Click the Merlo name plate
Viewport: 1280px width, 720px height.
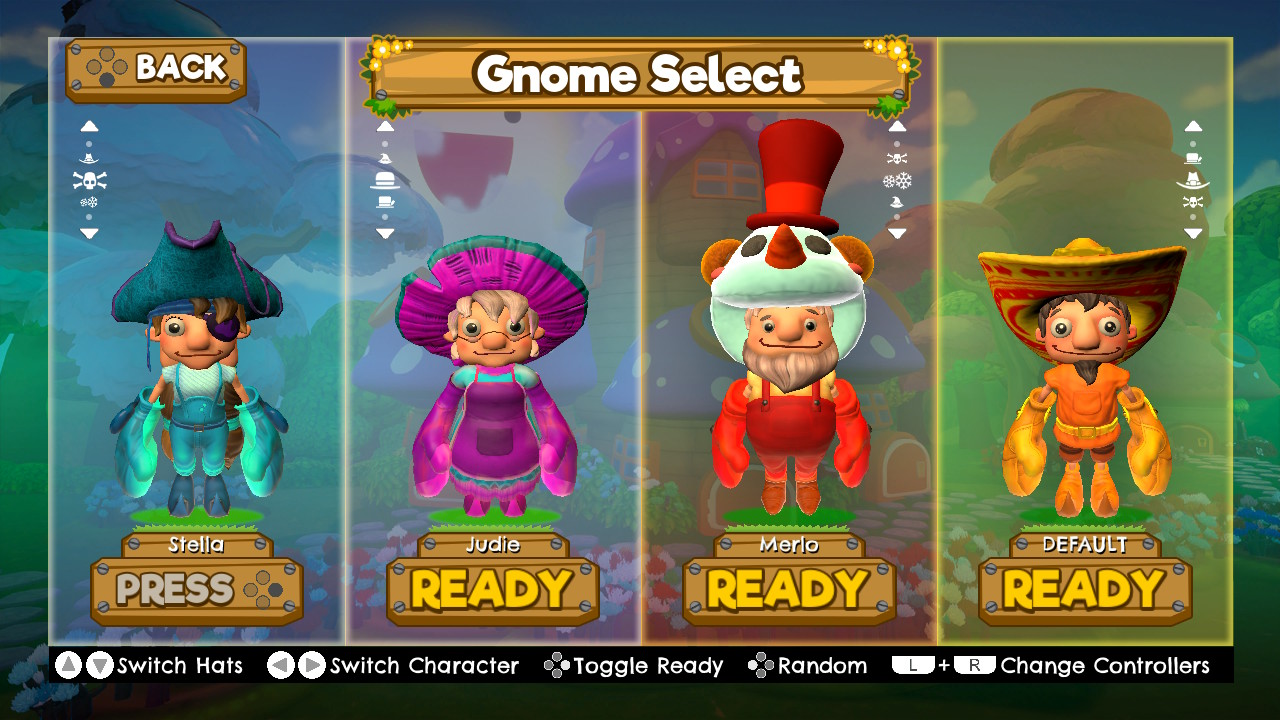click(x=787, y=545)
